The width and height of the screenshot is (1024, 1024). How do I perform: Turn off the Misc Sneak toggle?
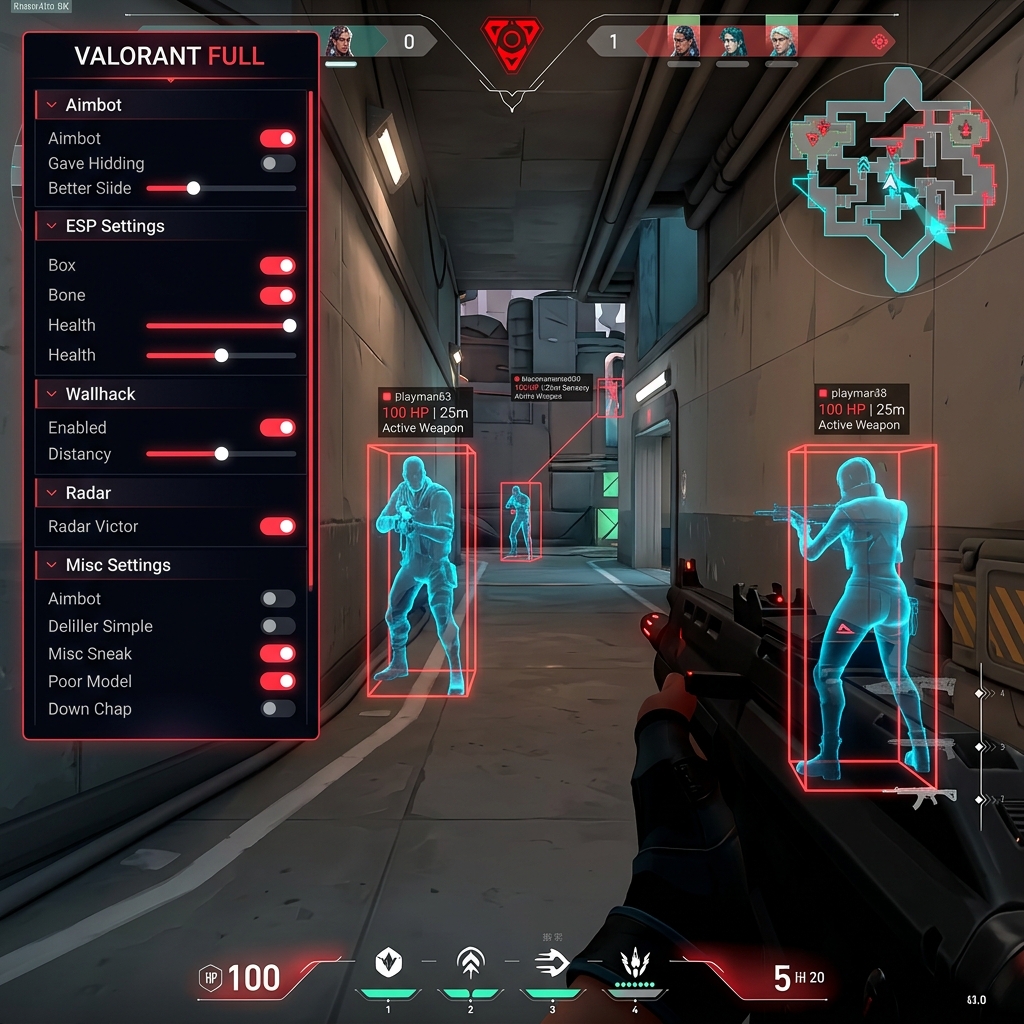[x=277, y=653]
